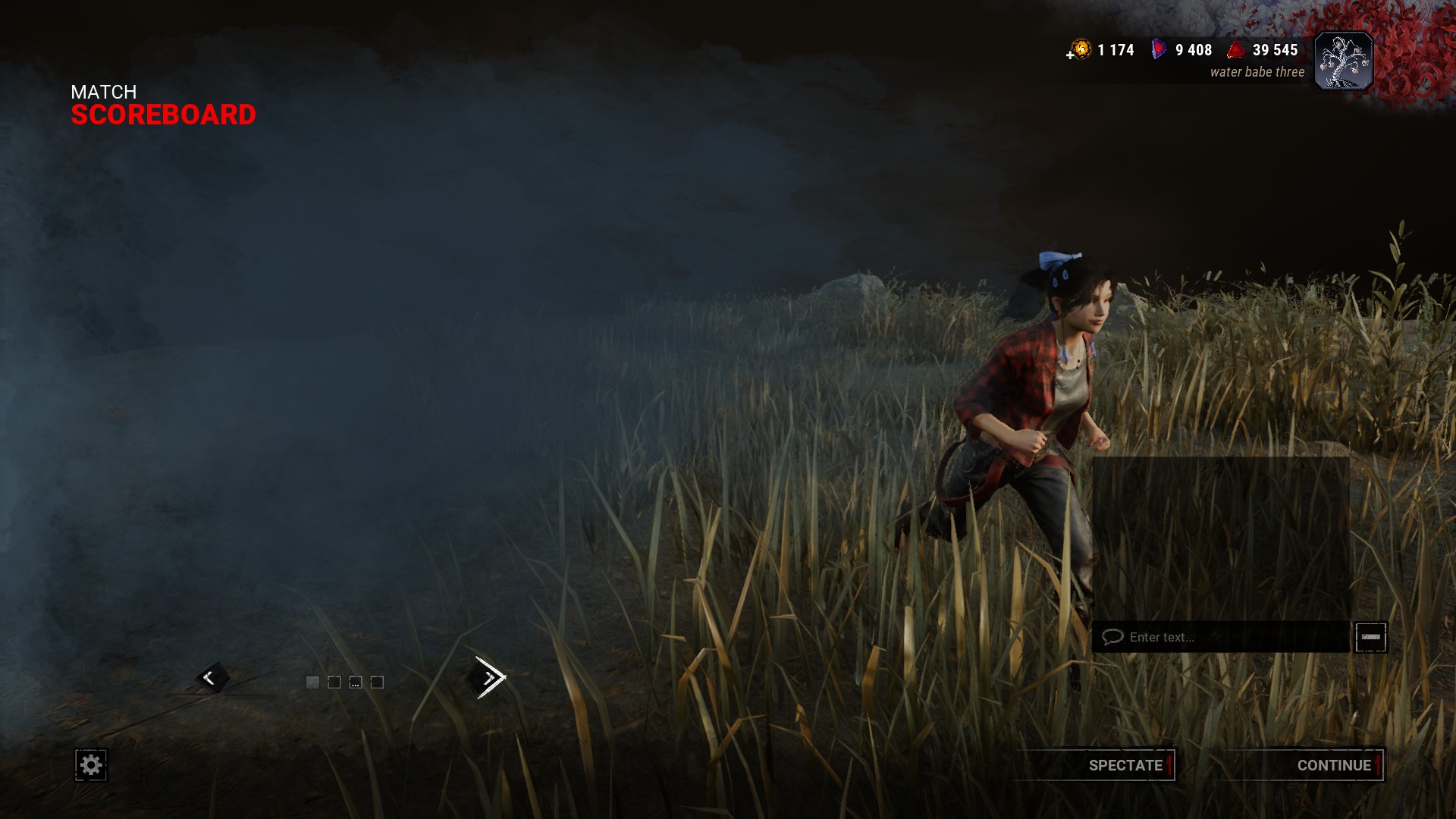Image resolution: width=1456 pixels, height=819 pixels.
Task: Open the player profile badge
Action: tap(1343, 62)
